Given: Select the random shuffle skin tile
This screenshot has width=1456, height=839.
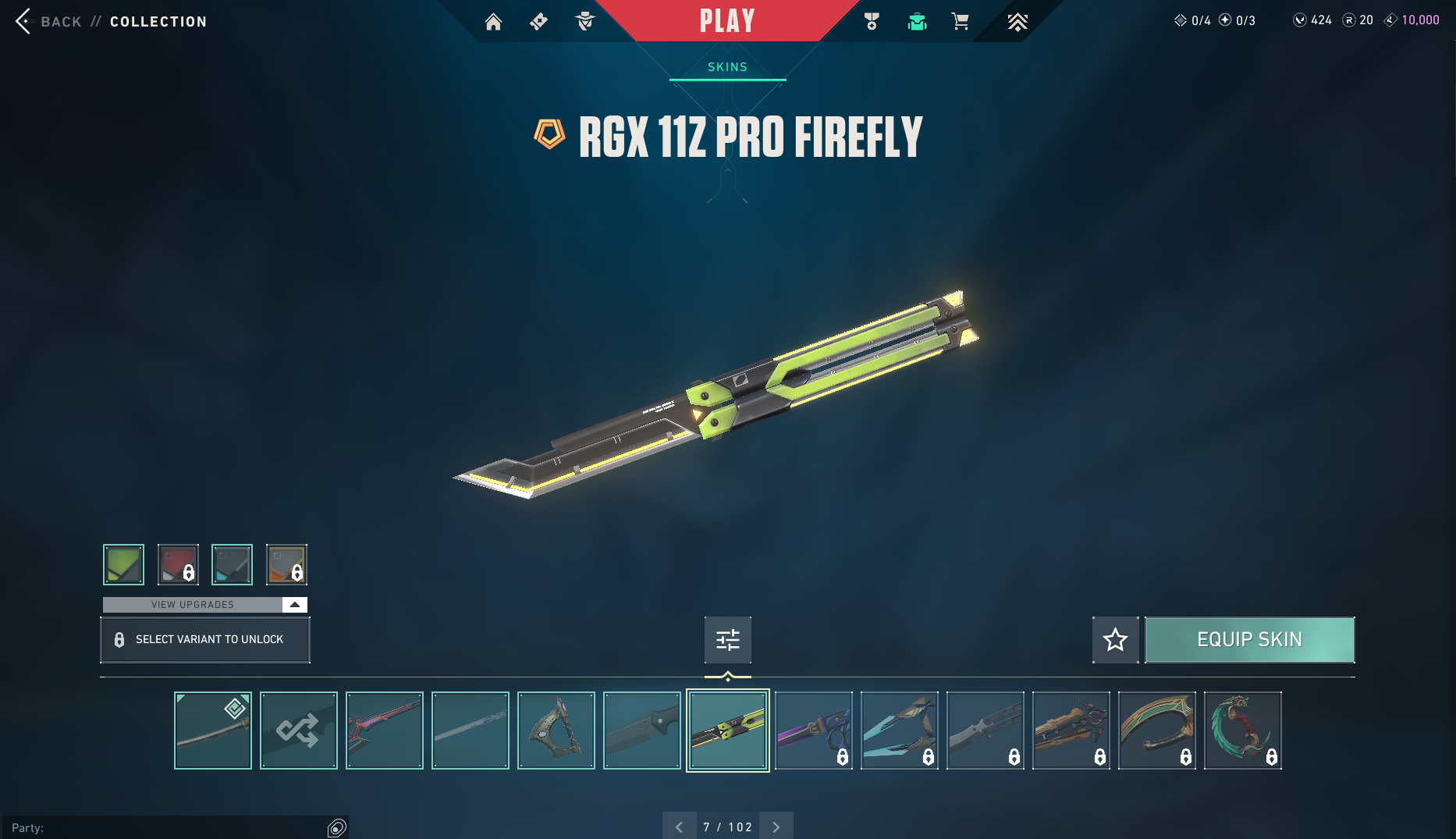Looking at the screenshot, I should tap(299, 731).
